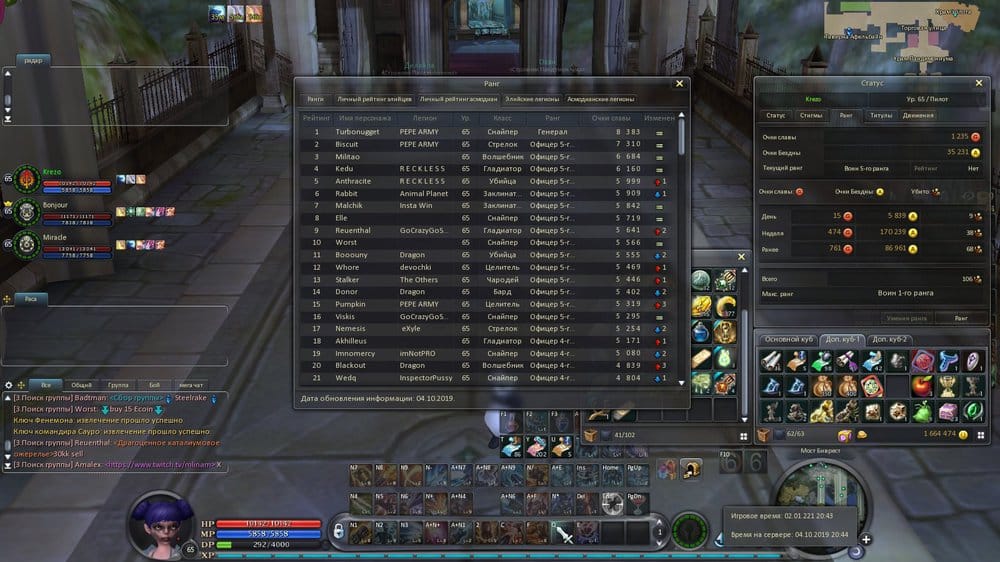Close the Статус window
The image size is (1000, 562).
click(x=986, y=83)
